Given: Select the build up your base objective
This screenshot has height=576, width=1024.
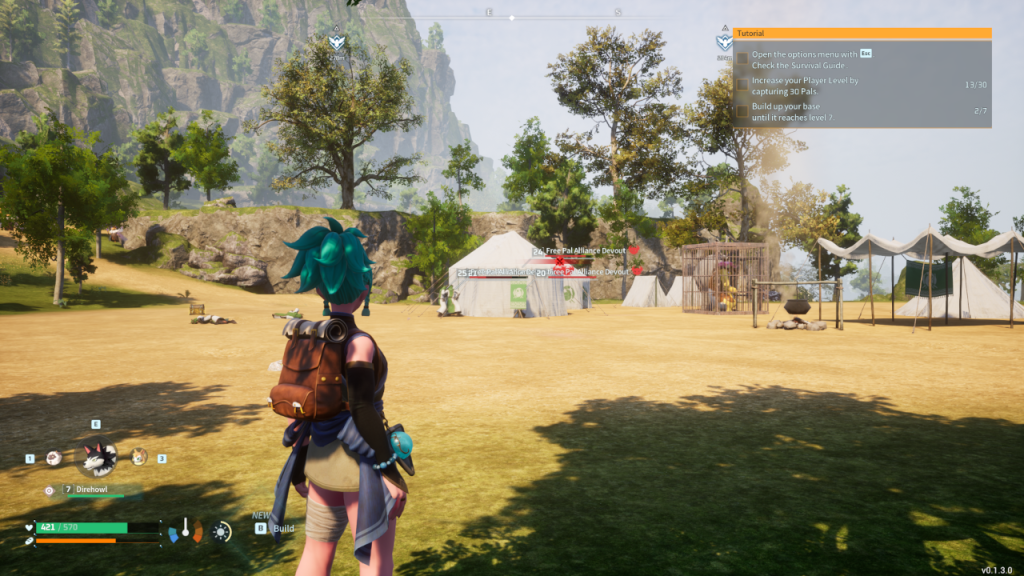Looking at the screenshot, I should pos(792,111).
